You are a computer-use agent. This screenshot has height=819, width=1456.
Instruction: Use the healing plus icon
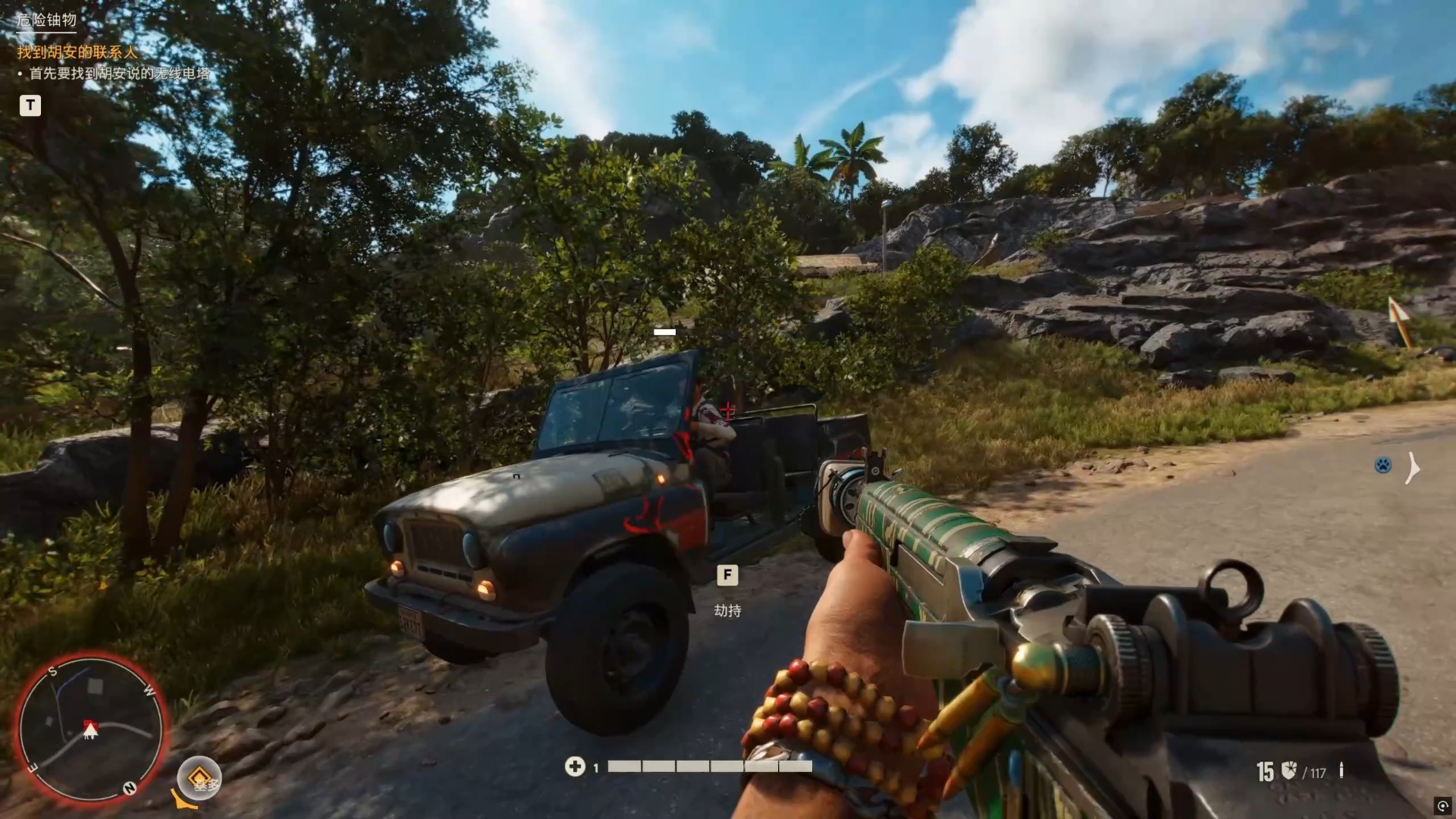[575, 767]
